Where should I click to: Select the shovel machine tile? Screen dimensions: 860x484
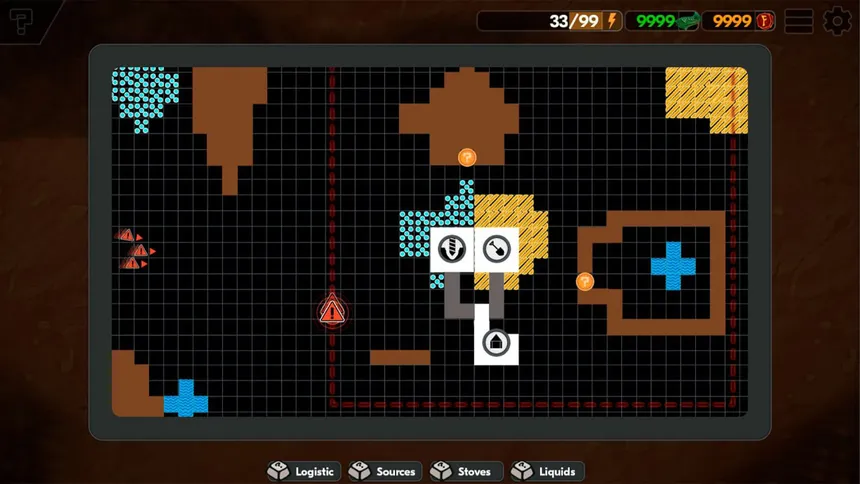point(495,248)
